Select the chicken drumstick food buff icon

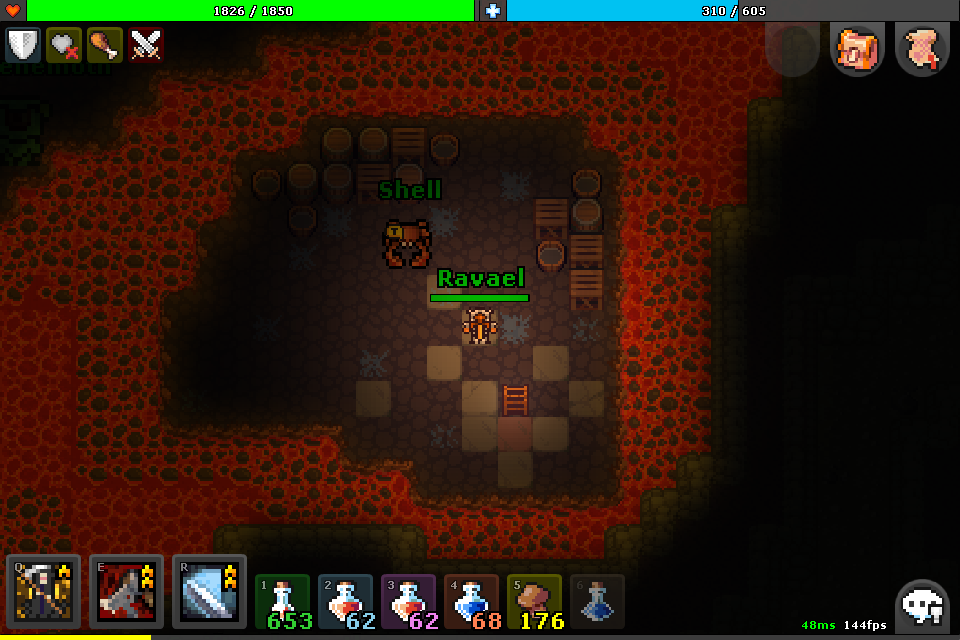pyautogui.click(x=105, y=45)
